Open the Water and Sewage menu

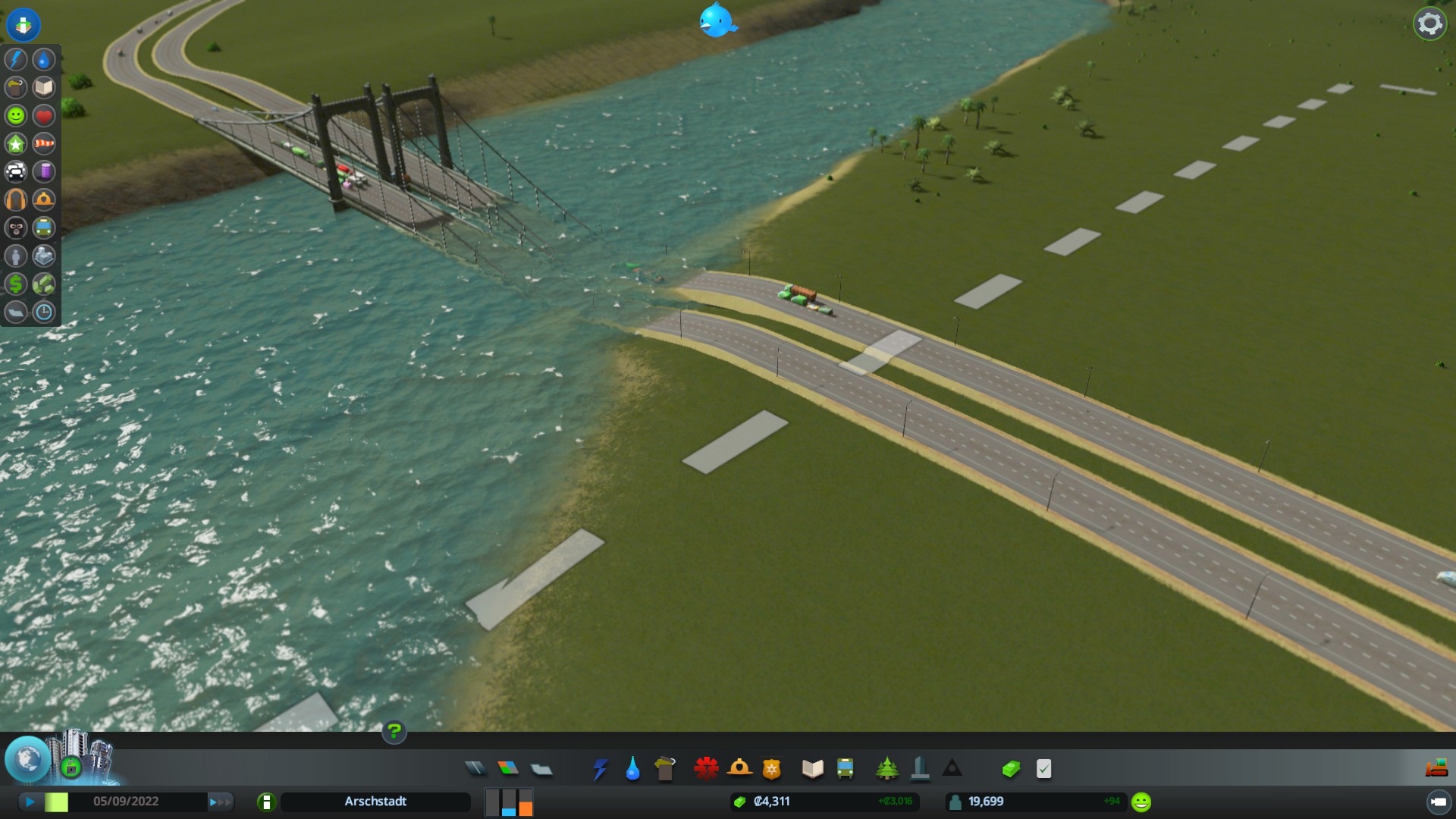(632, 769)
